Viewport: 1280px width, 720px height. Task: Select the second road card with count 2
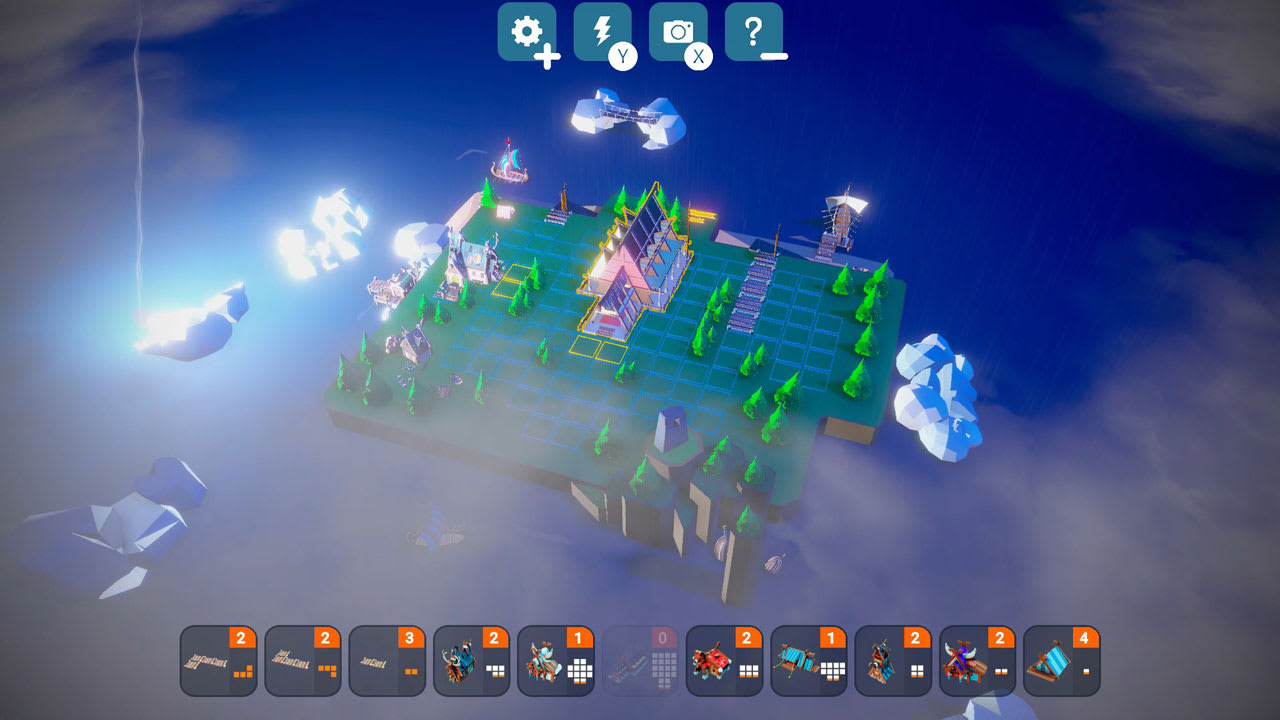point(302,660)
